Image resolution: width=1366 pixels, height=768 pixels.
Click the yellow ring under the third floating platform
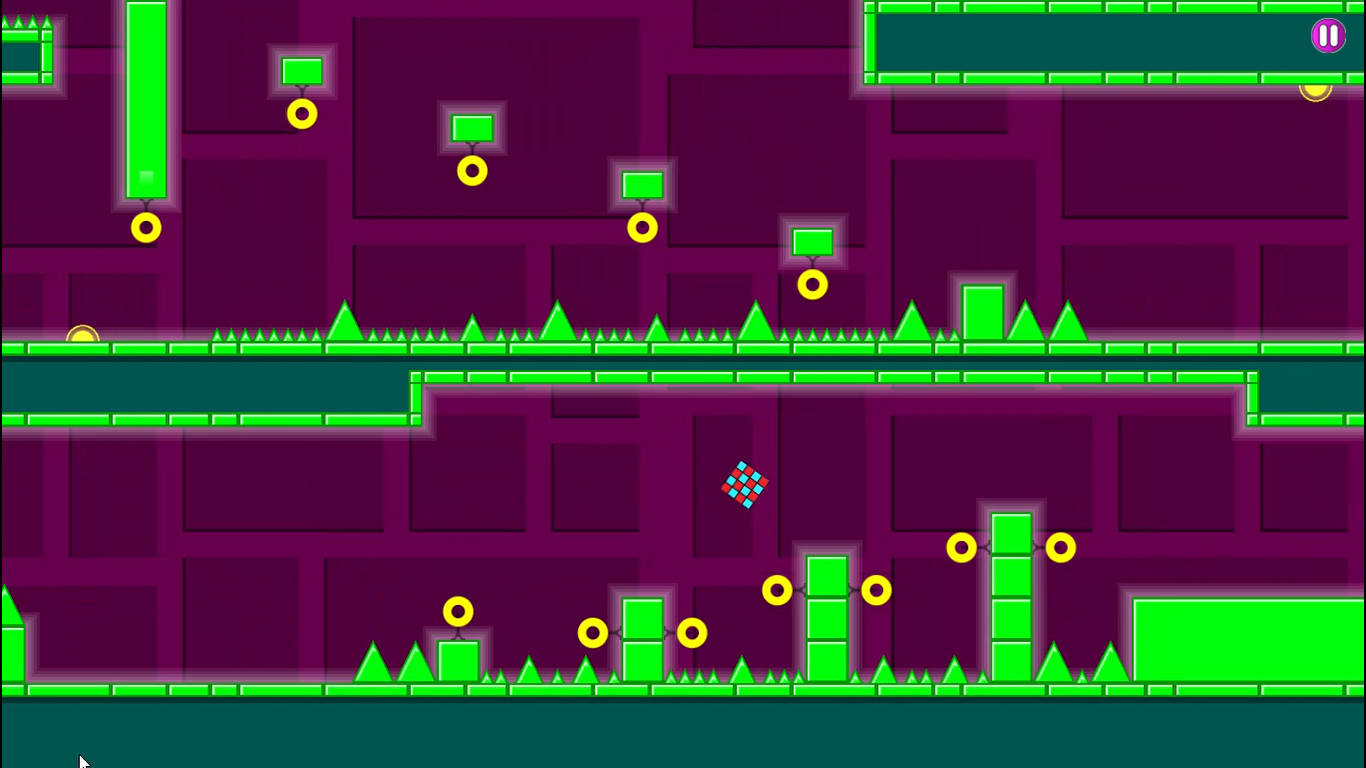[642, 227]
